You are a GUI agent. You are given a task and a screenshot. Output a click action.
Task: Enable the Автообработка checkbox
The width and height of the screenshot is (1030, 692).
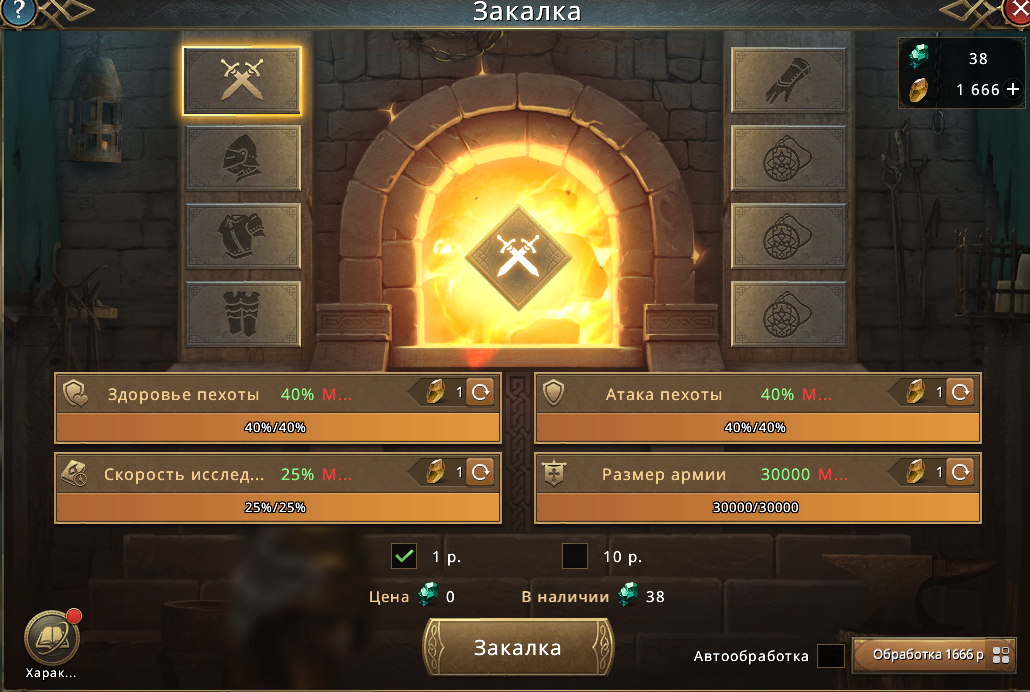click(831, 656)
